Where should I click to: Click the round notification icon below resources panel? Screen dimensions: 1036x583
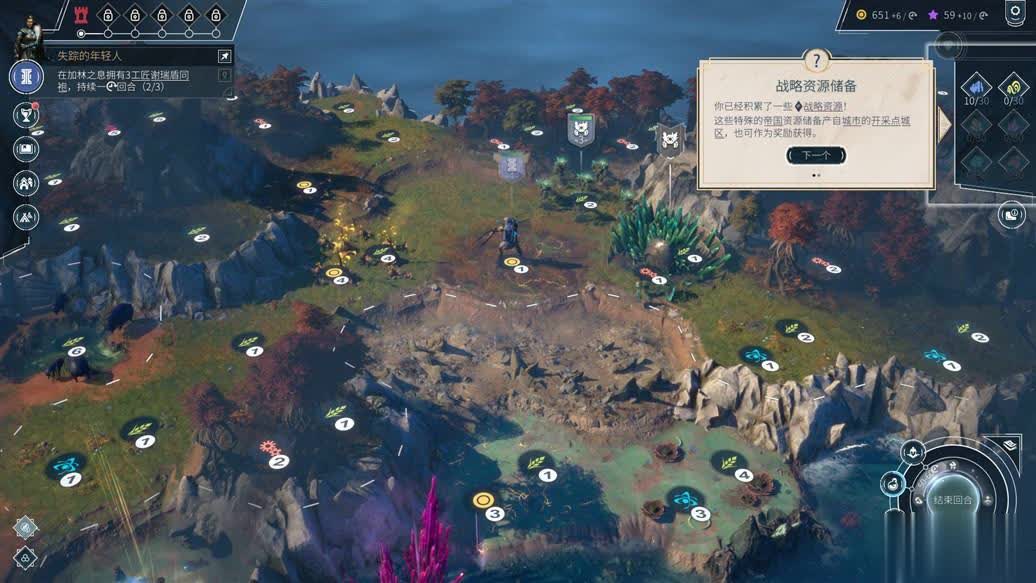point(1012,213)
